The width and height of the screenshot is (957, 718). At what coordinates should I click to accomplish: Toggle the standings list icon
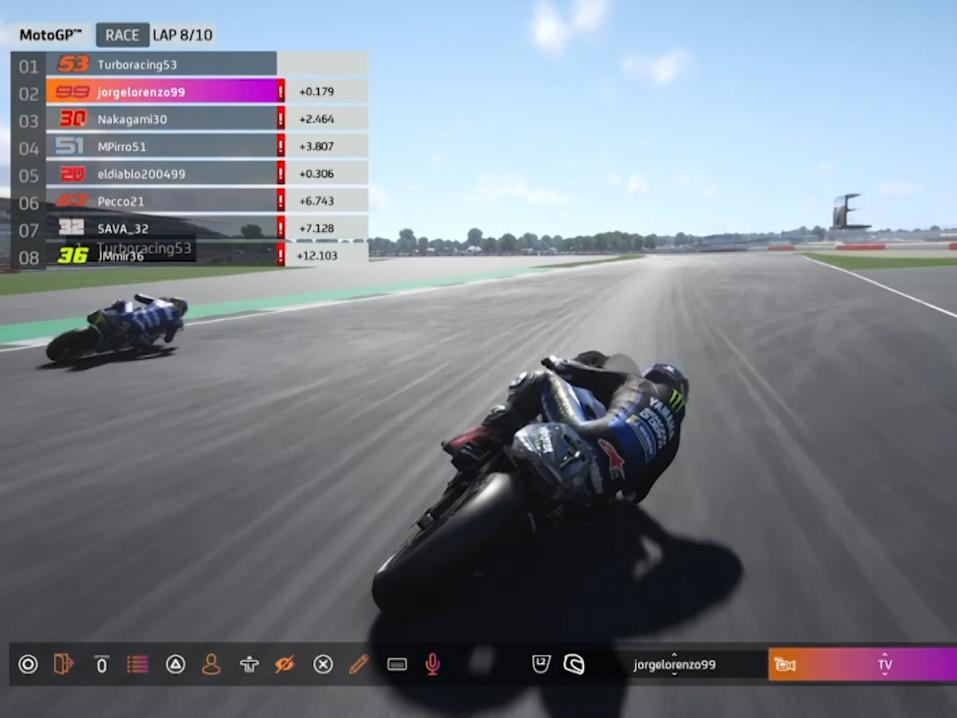point(137,664)
